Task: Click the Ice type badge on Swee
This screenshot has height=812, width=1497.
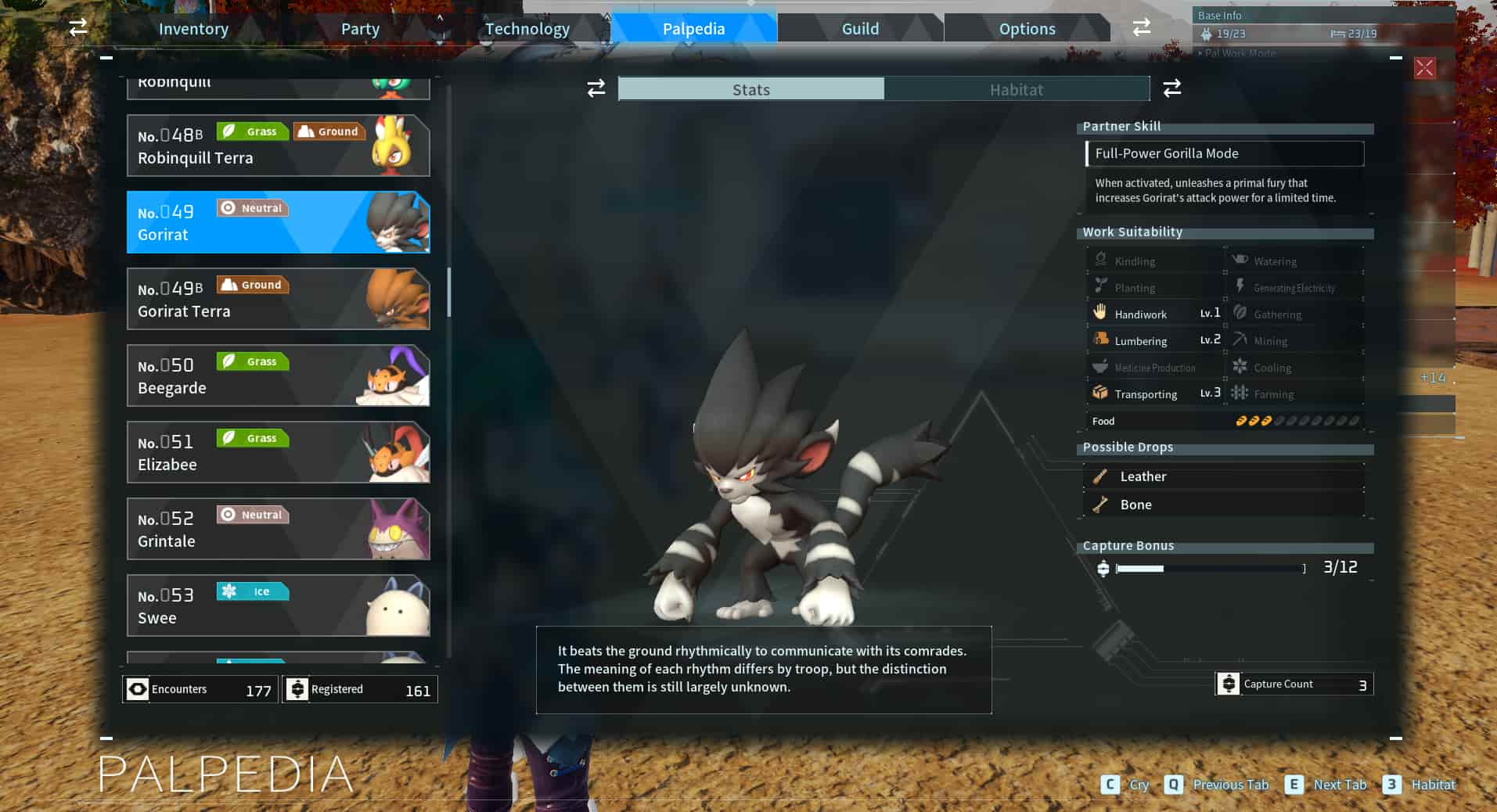Action: coord(252,591)
